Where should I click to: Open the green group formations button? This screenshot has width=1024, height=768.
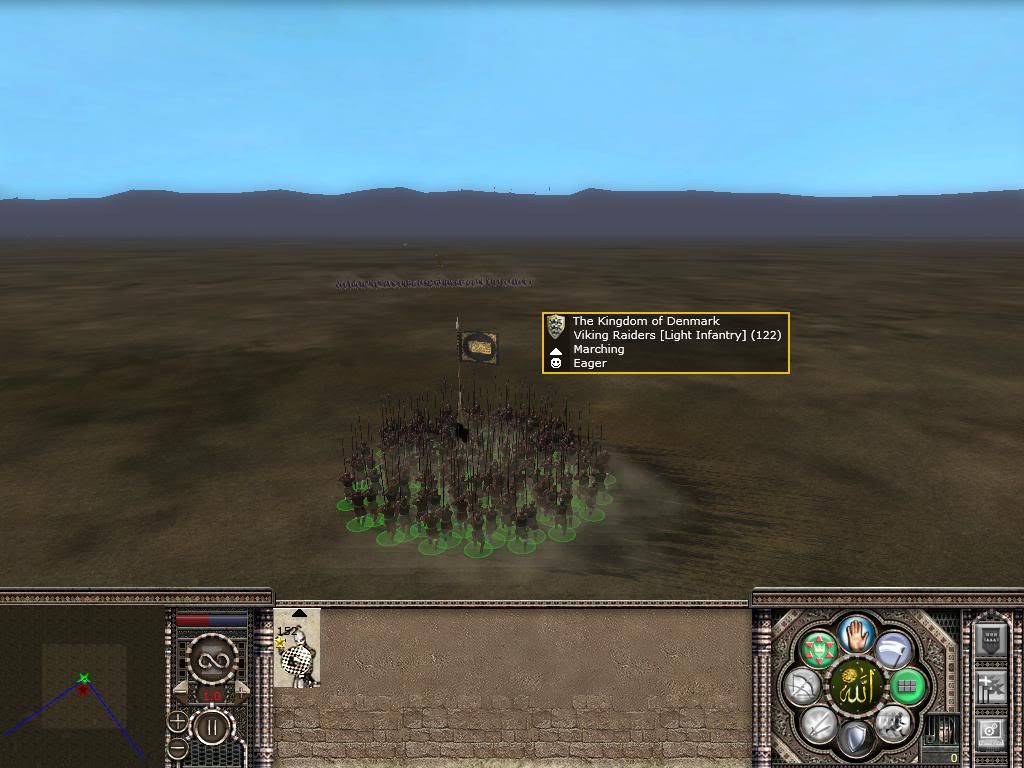pos(819,650)
